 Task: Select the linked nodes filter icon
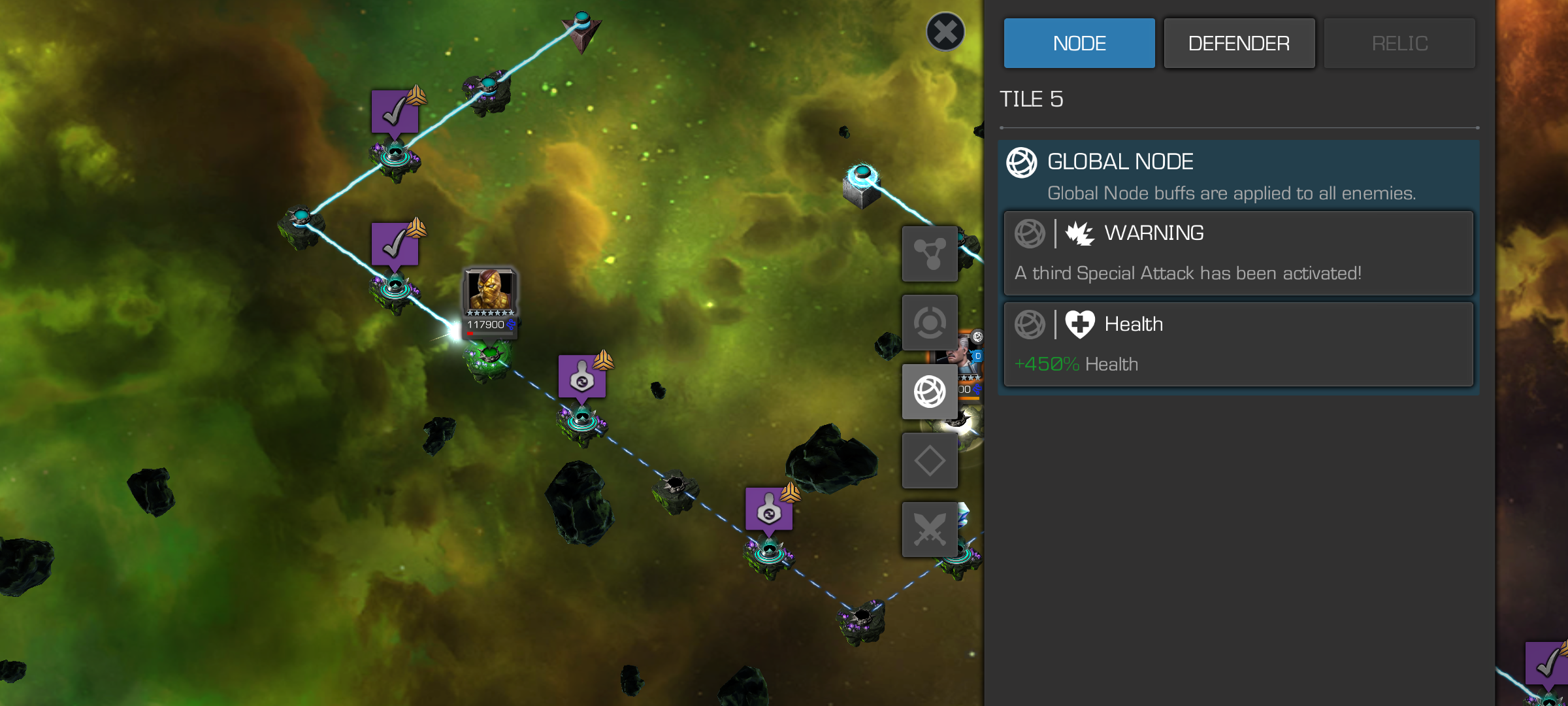coord(929,254)
